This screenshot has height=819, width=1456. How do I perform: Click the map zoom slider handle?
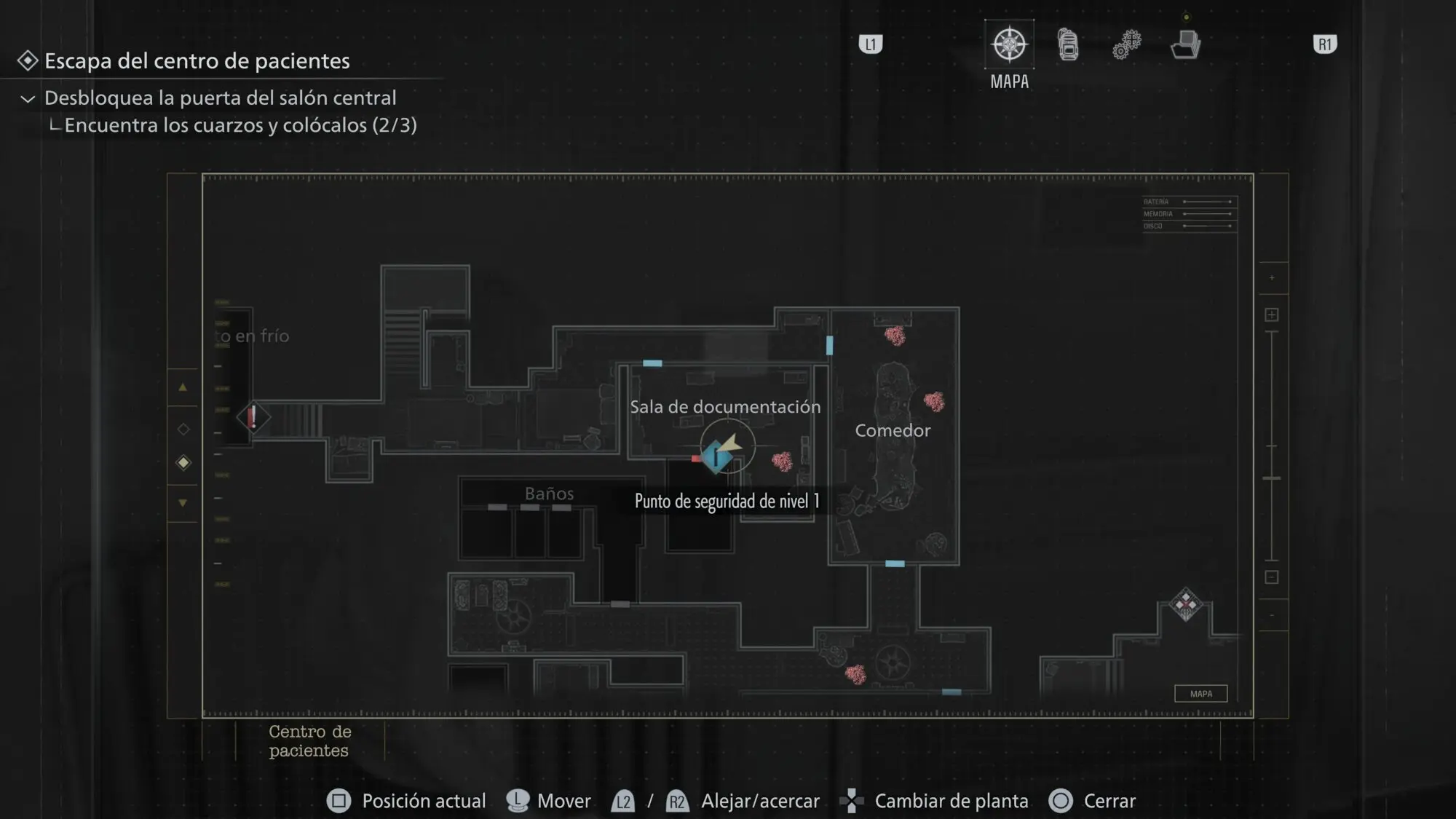coord(1271,478)
